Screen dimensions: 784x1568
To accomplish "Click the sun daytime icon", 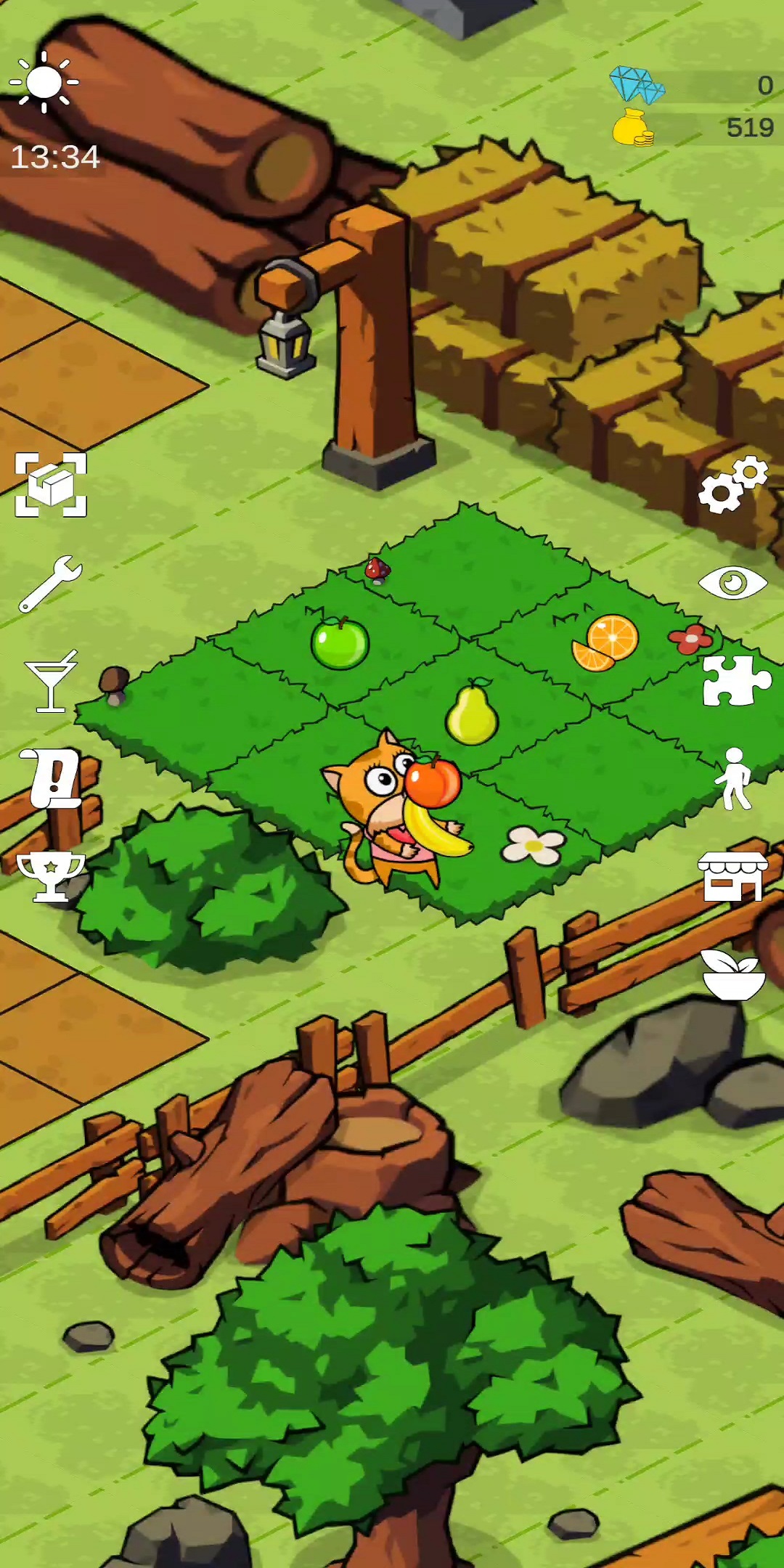I will click(x=44, y=82).
